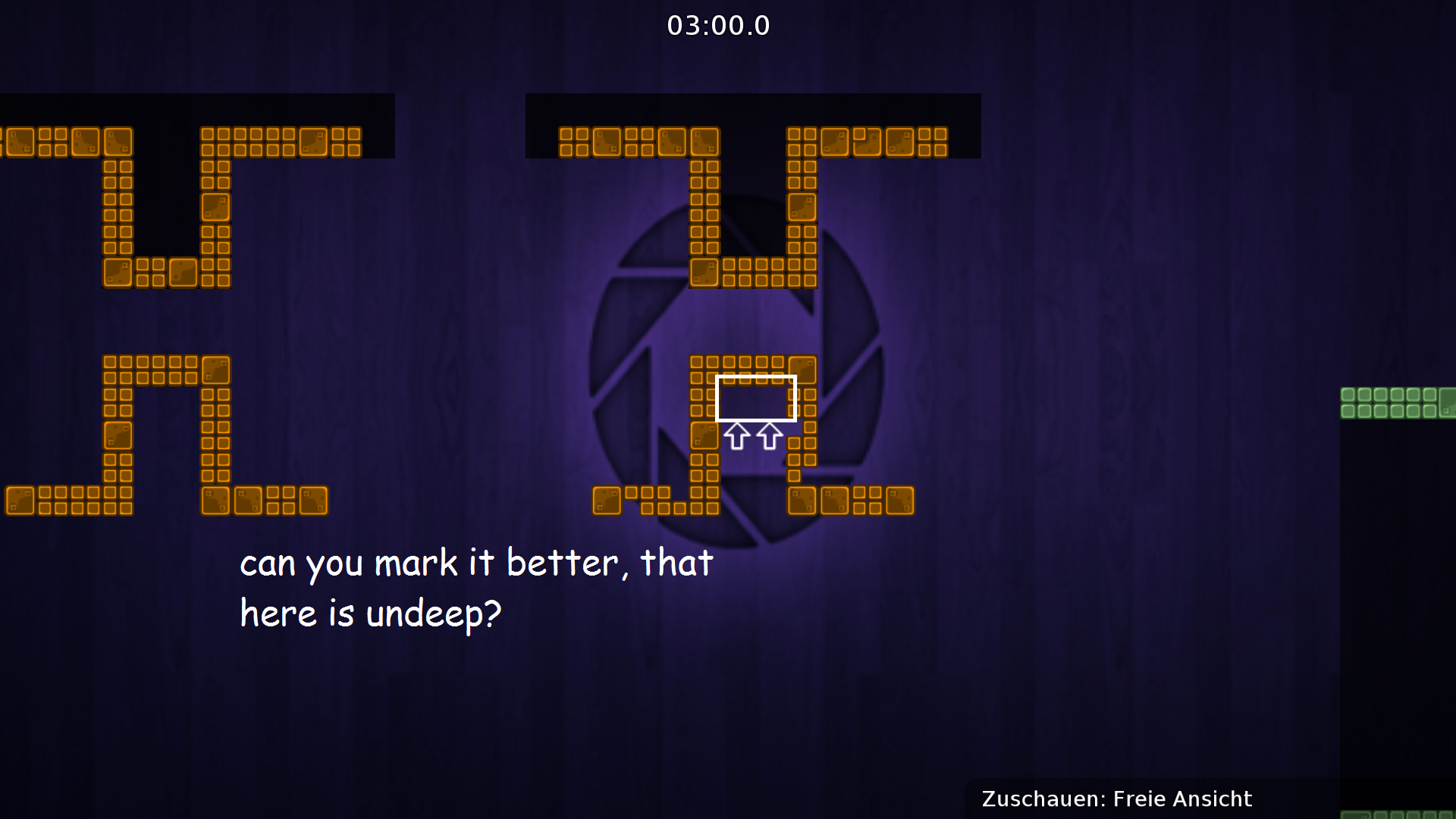Viewport: 1456px width, 819px height.
Task: Expand the Zuschauen spectator bar
Action: tap(1115, 799)
